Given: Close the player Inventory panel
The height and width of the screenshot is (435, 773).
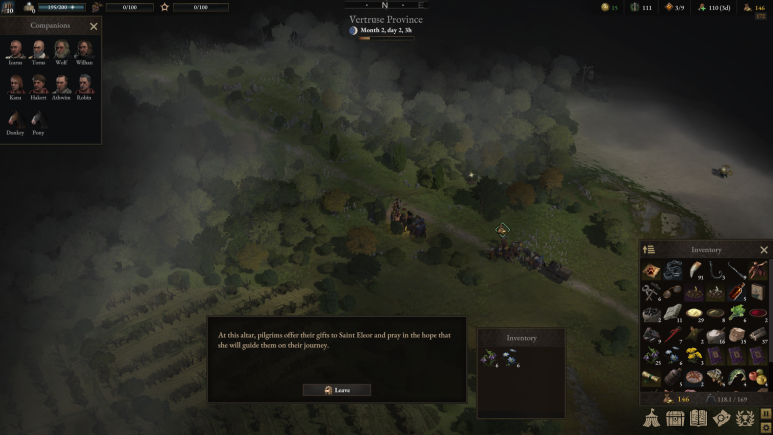Looking at the screenshot, I should [764, 250].
